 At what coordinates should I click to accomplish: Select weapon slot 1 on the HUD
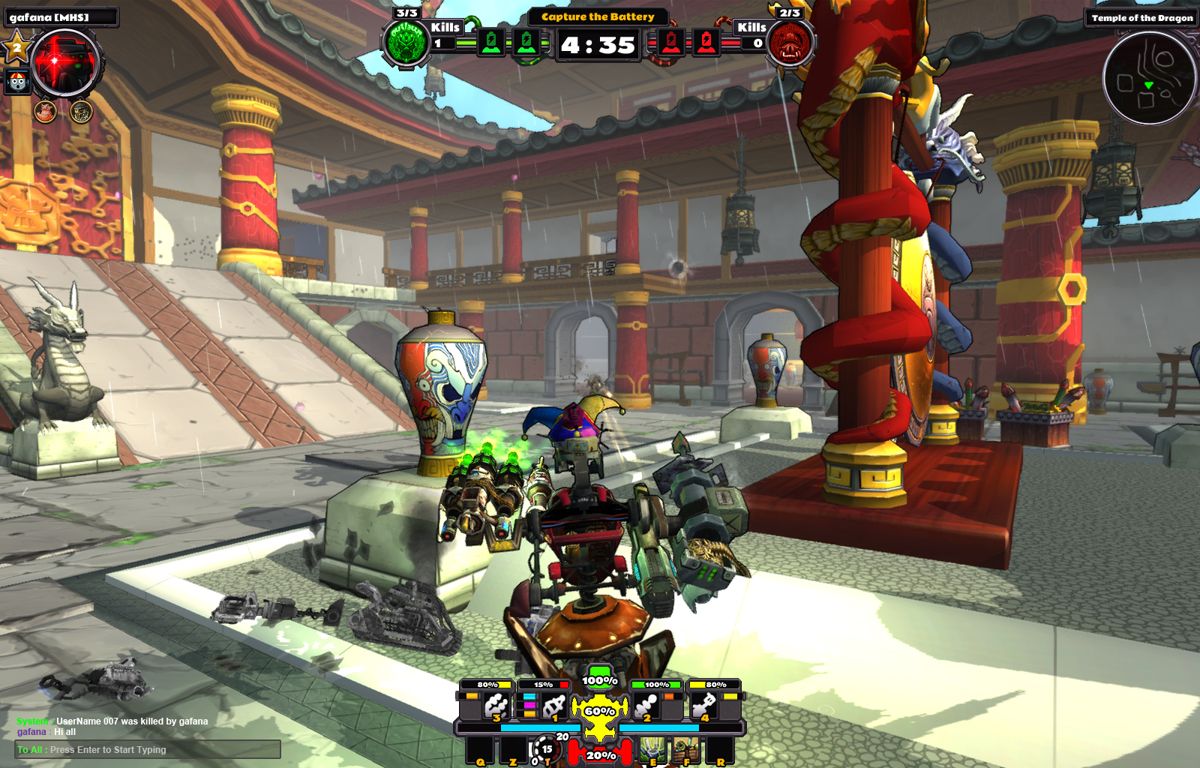(x=553, y=706)
